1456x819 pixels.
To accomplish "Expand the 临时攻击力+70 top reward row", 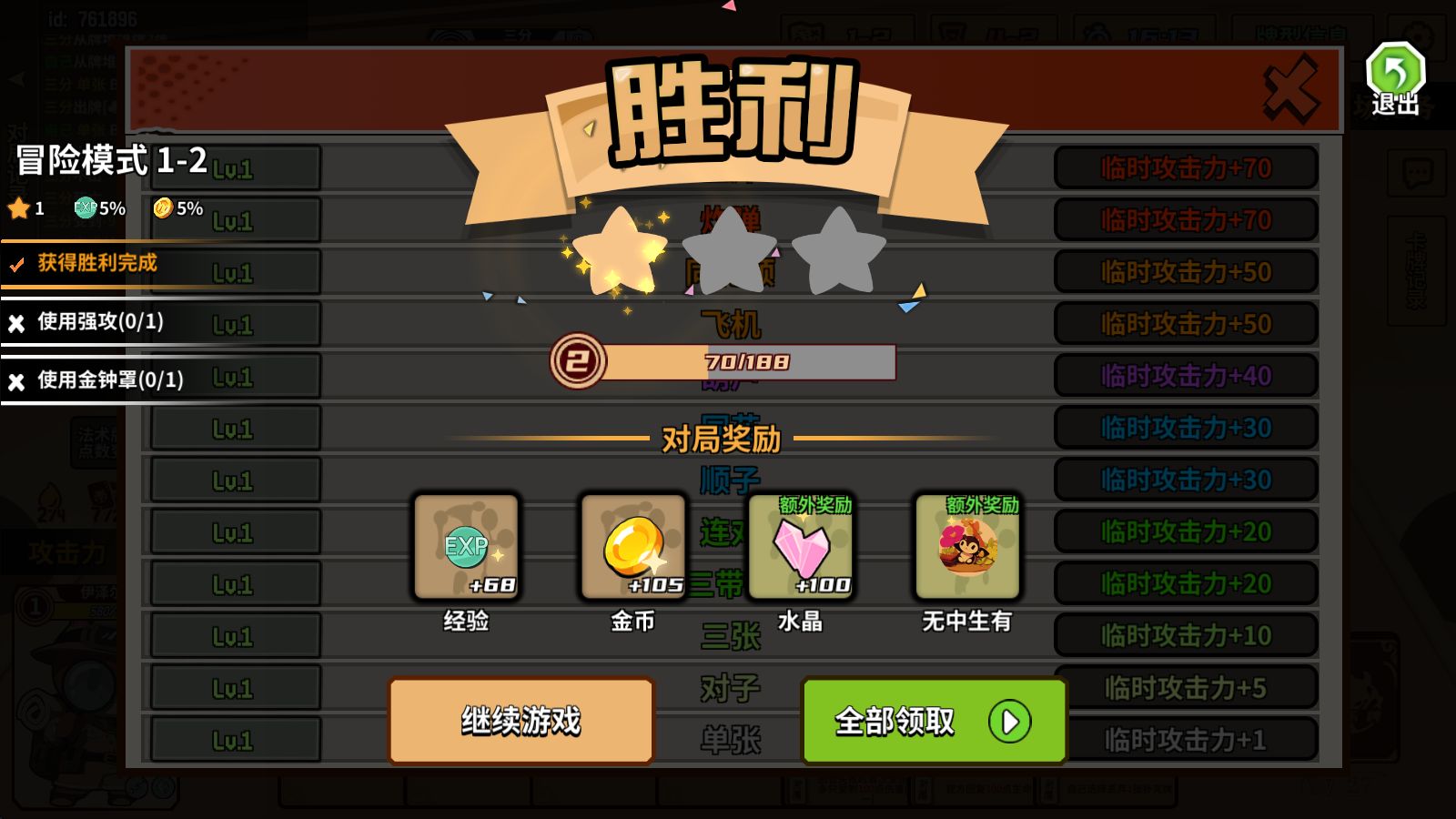I will pyautogui.click(x=1184, y=167).
